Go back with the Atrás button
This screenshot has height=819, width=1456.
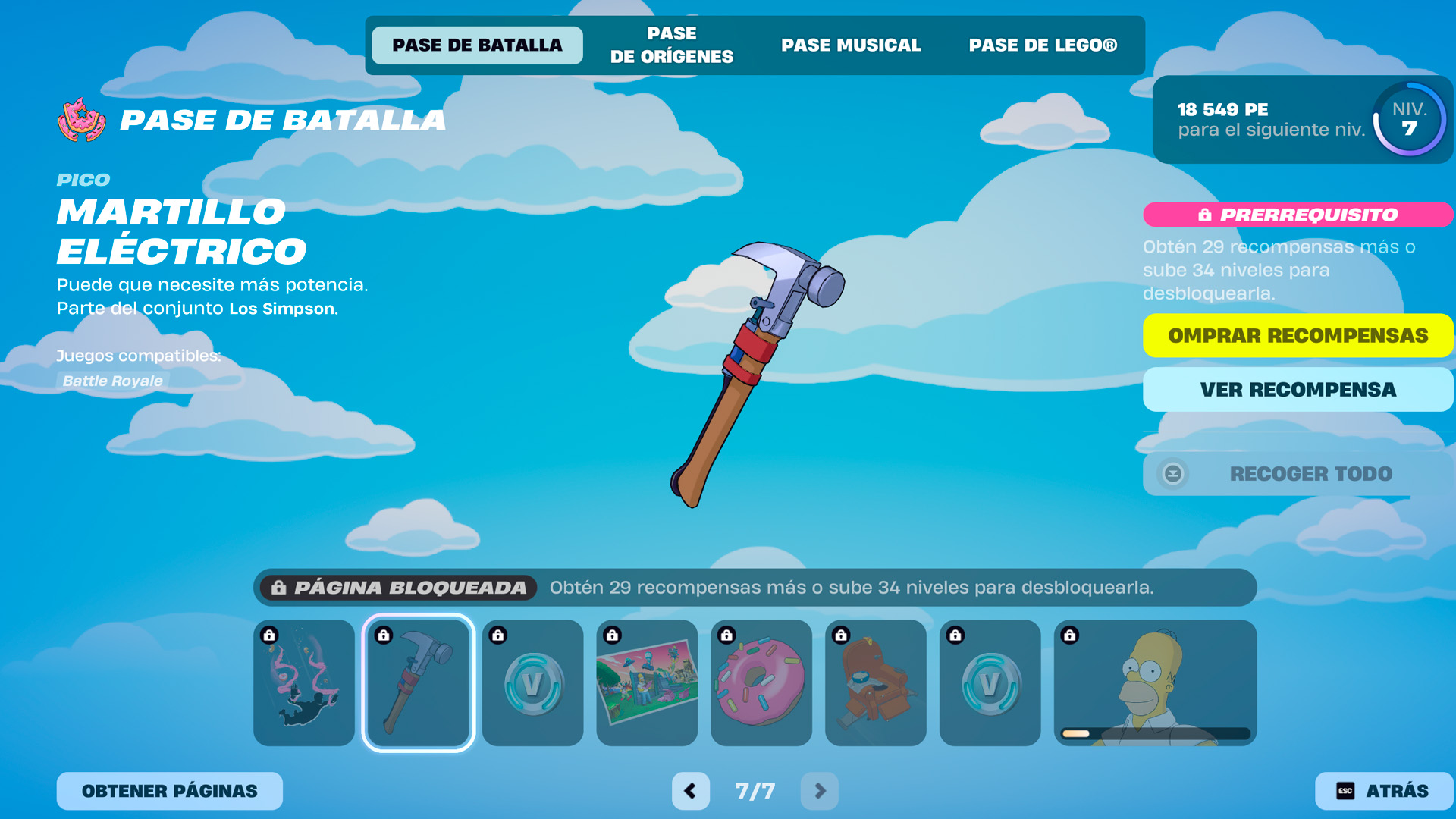[1383, 791]
